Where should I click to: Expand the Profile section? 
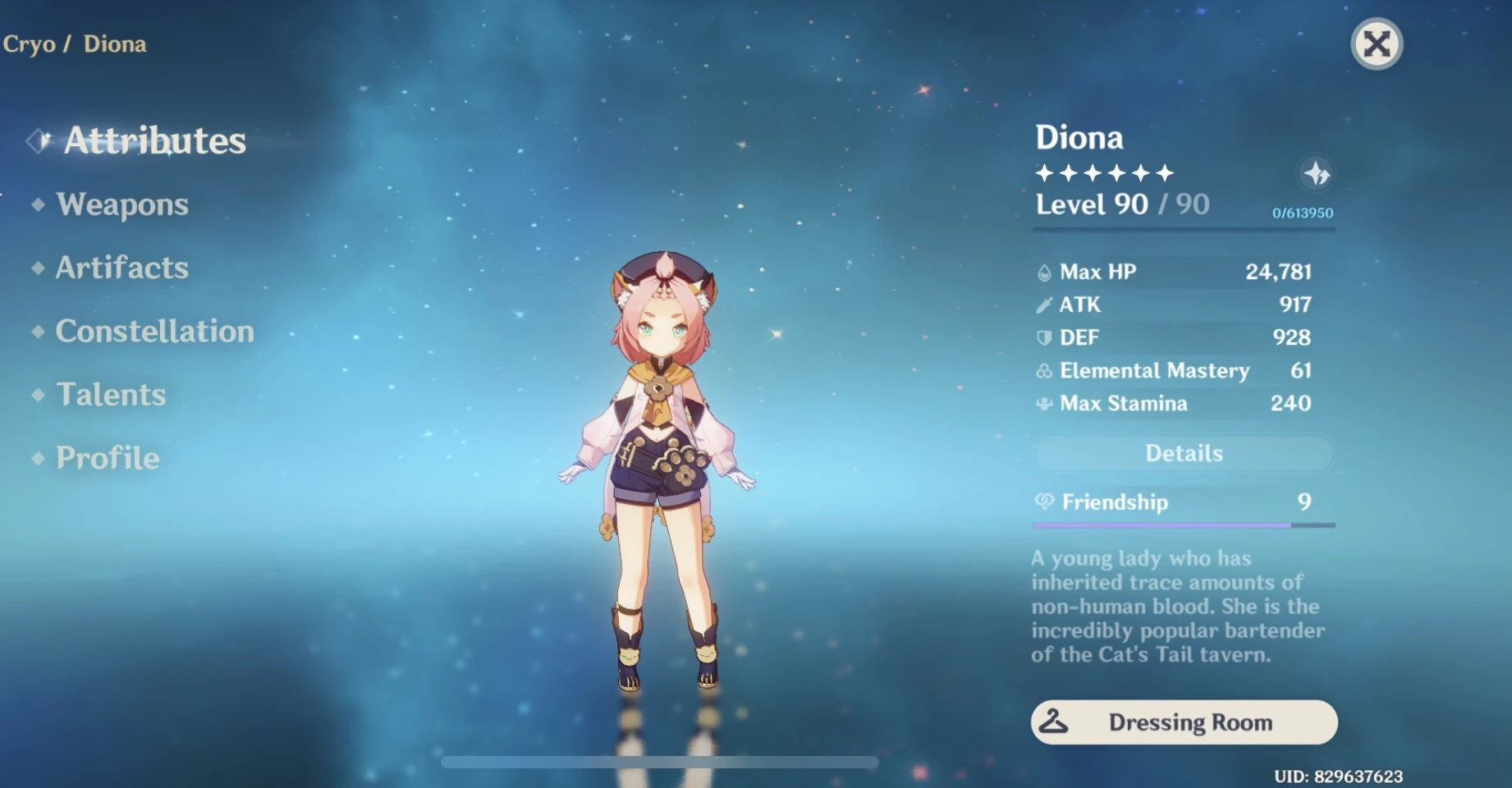(106, 458)
